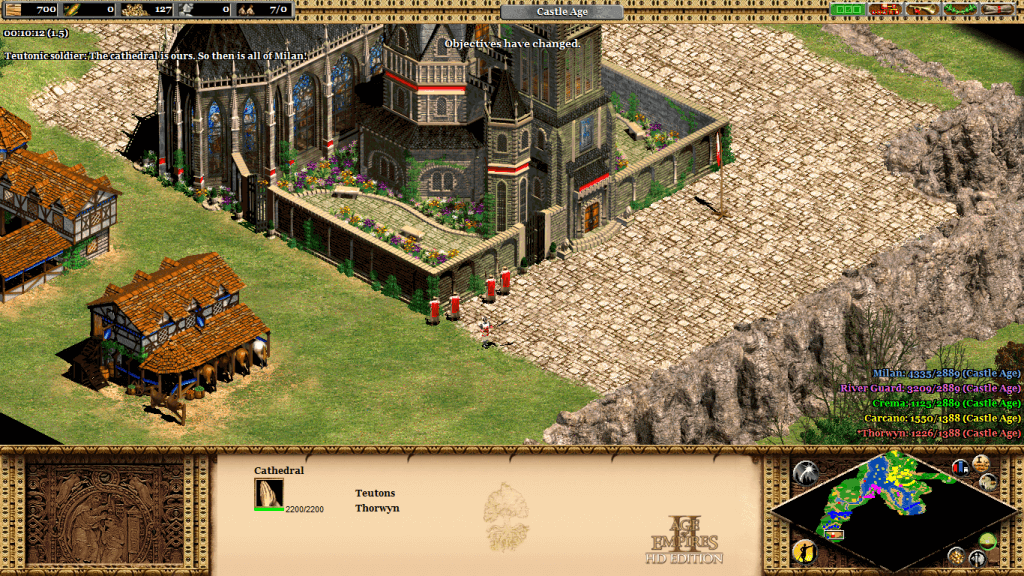Click the Thorwyn entry in the score list

[x=939, y=434]
